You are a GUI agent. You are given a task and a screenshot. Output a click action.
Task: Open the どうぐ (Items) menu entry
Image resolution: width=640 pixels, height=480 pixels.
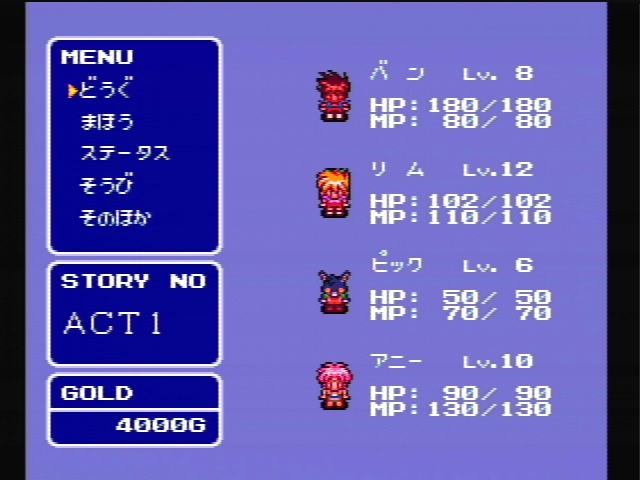[x=105, y=90]
